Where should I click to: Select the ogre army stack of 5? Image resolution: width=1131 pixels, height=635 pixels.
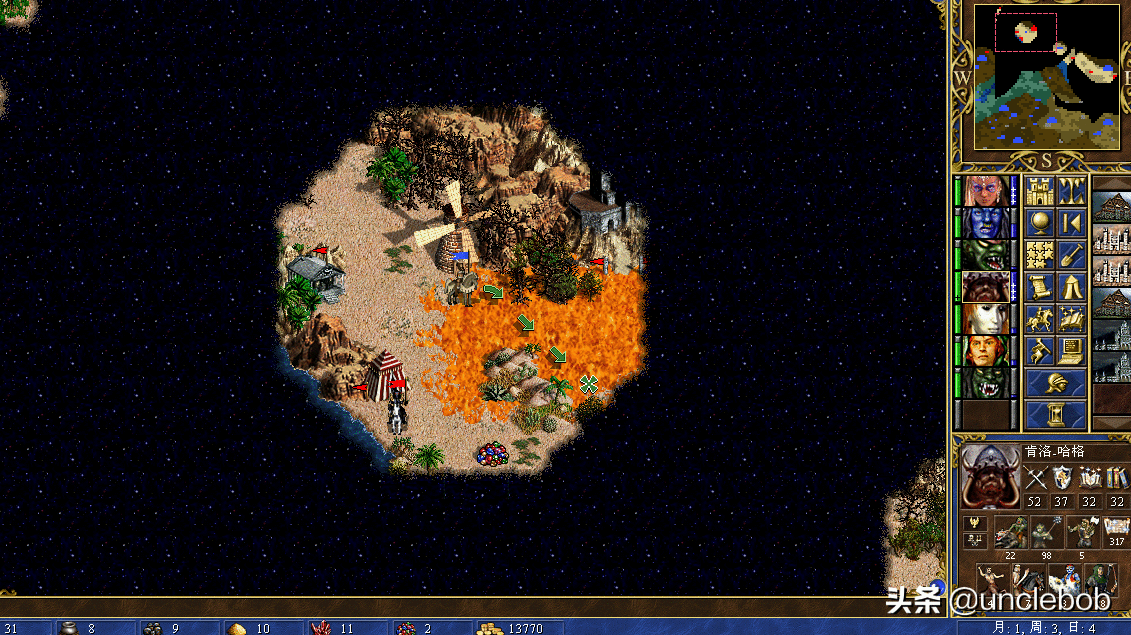(1080, 531)
